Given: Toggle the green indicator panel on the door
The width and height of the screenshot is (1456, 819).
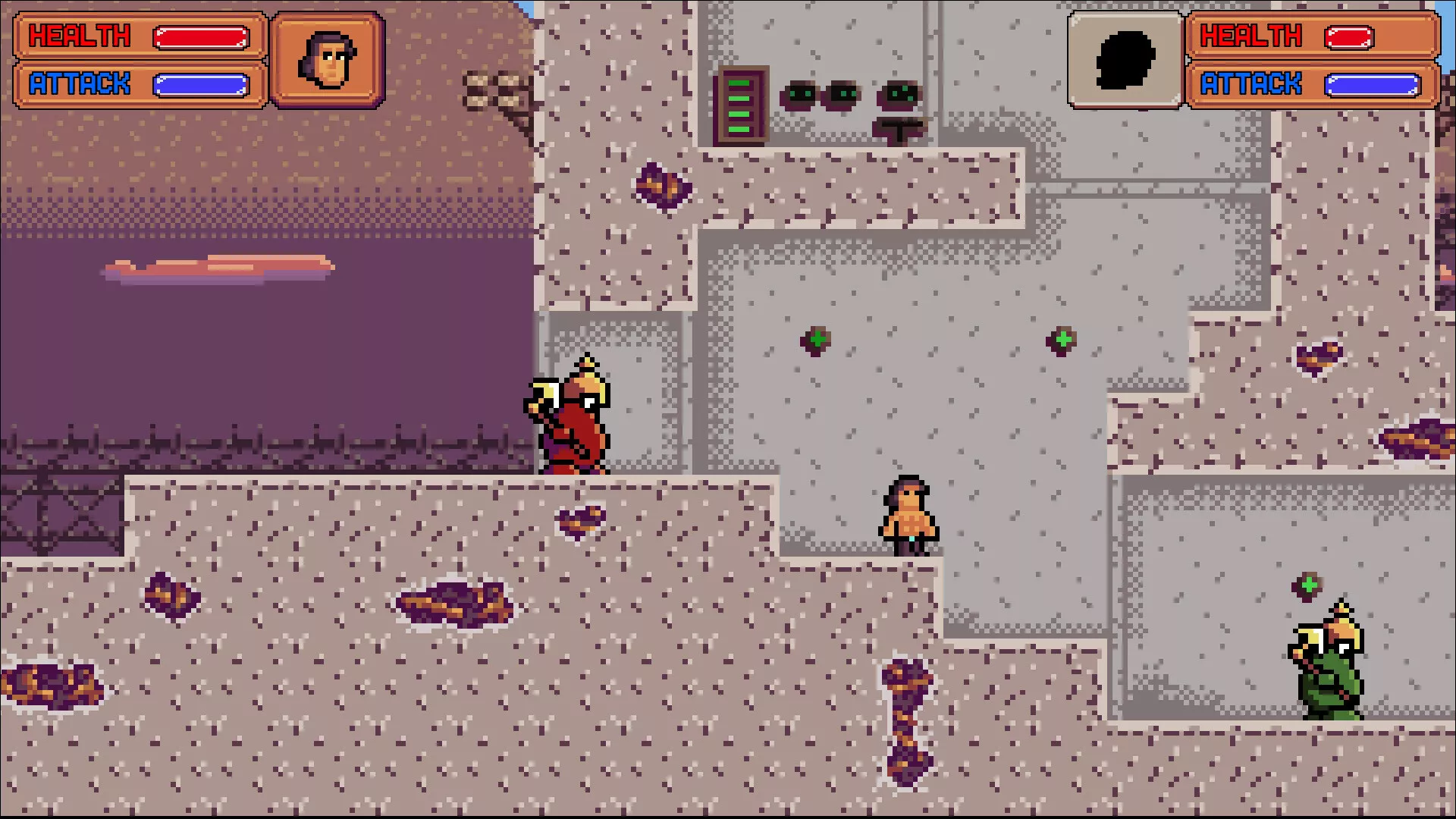Looking at the screenshot, I should click(739, 106).
